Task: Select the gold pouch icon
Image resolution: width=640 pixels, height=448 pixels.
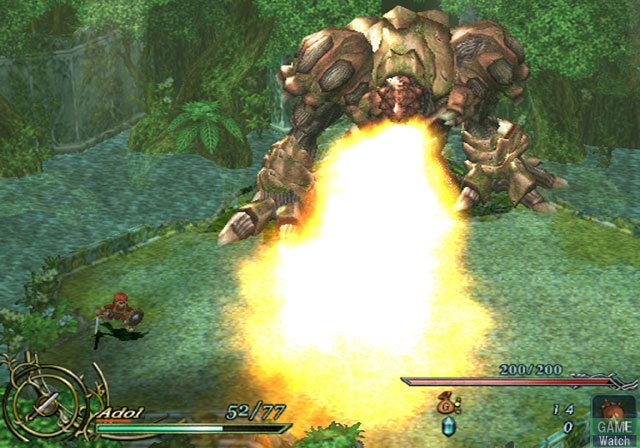Action: click(445, 406)
